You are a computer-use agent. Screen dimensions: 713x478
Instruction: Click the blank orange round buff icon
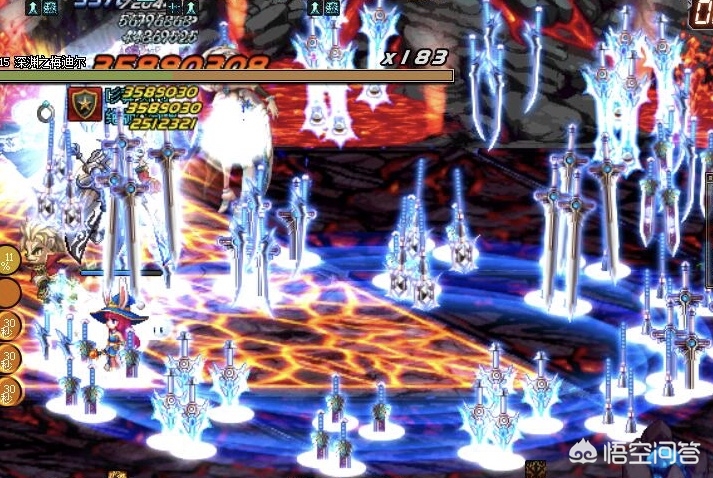9,293
